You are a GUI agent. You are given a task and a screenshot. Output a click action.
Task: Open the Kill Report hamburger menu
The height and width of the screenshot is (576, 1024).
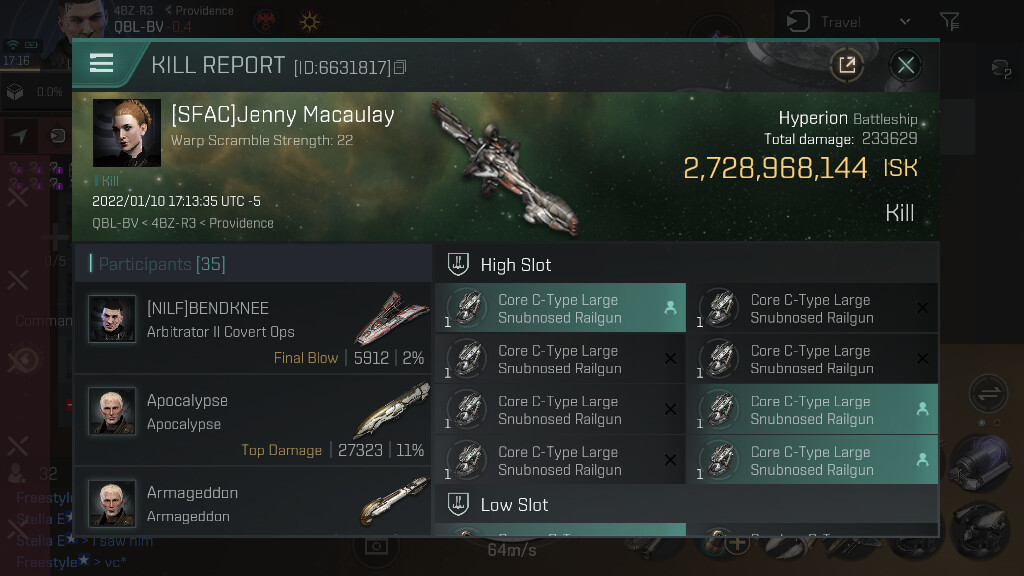pyautogui.click(x=101, y=65)
